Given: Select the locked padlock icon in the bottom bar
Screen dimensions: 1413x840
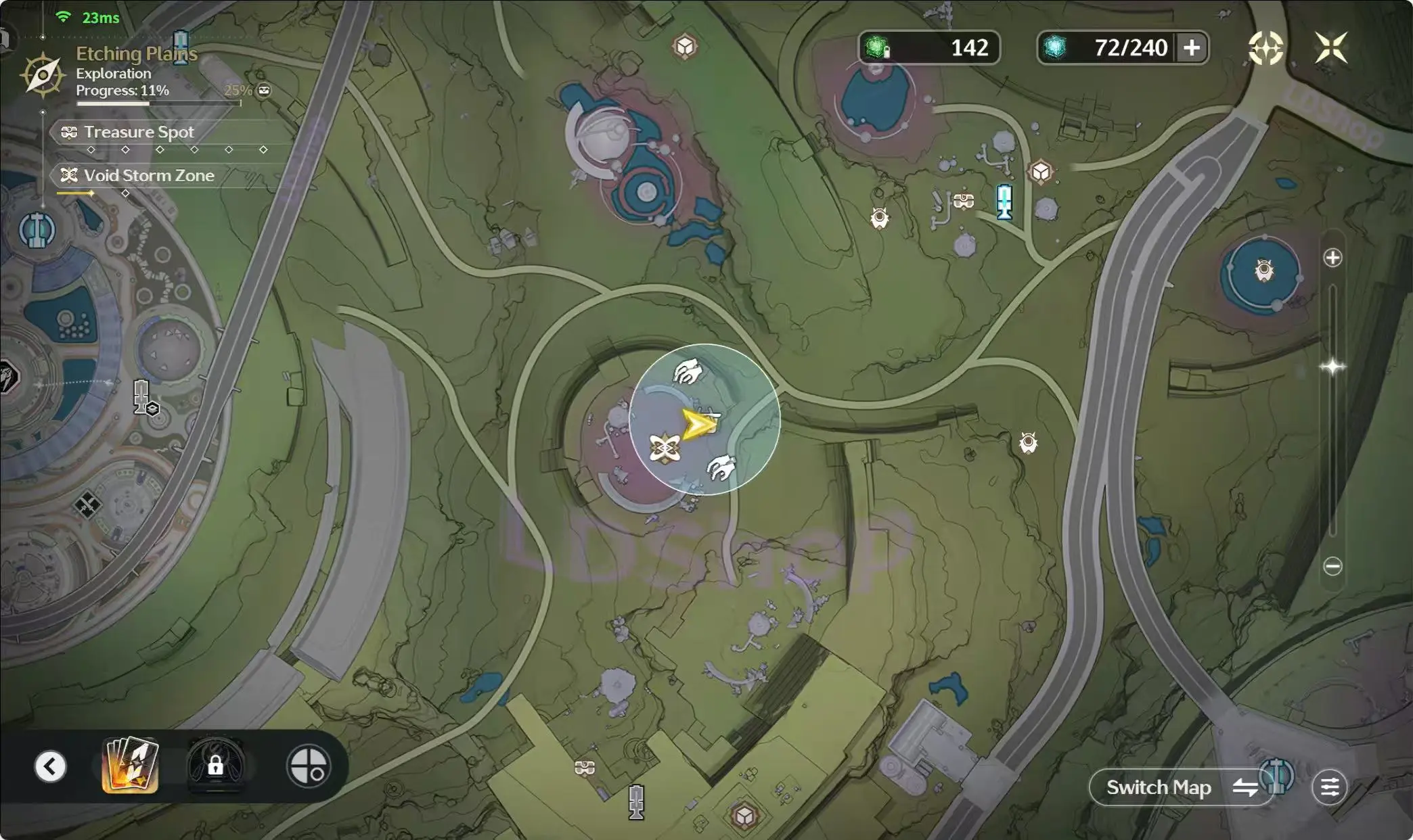Looking at the screenshot, I should point(215,766).
